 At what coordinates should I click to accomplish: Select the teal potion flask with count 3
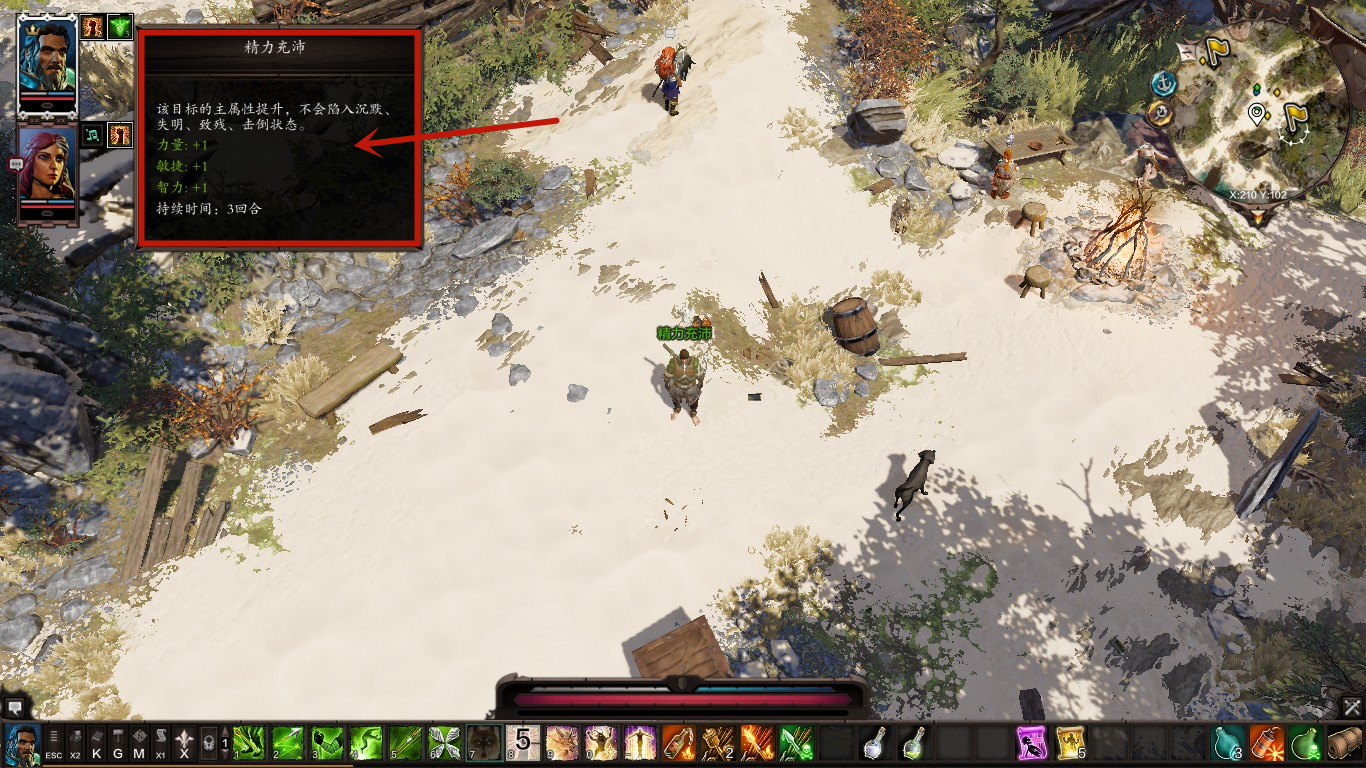[1228, 743]
